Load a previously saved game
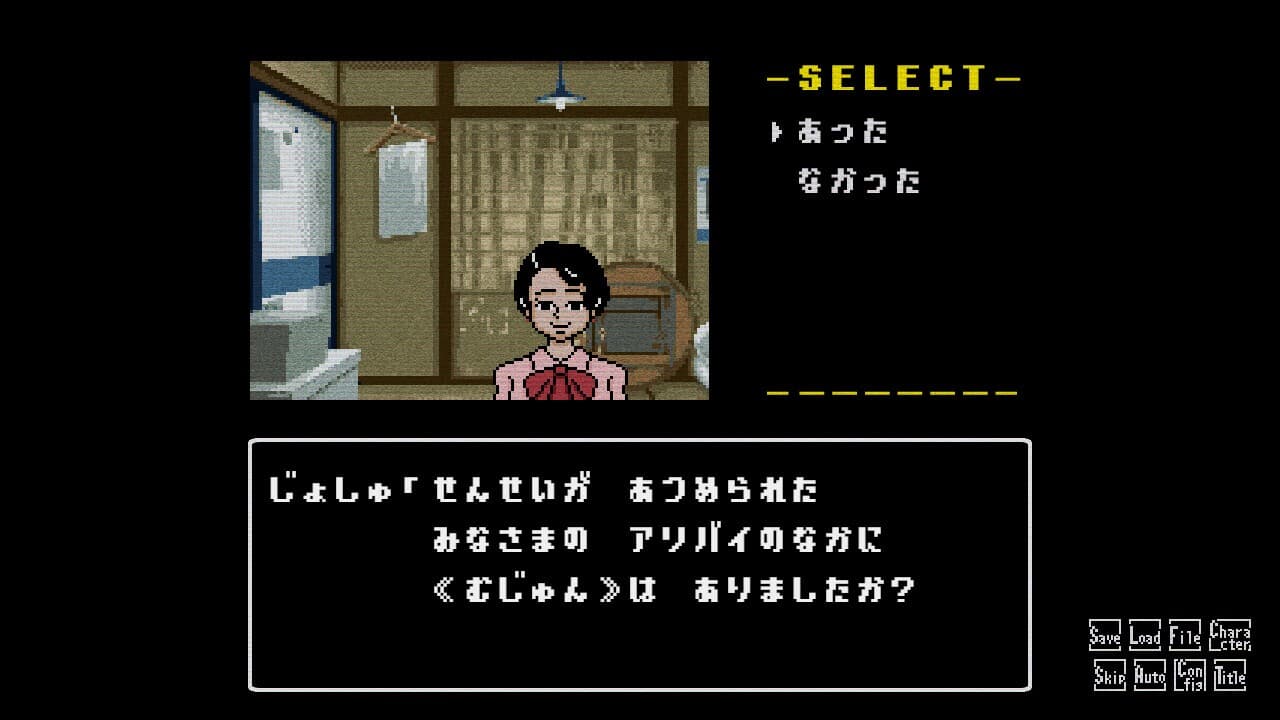The image size is (1280, 720). point(1145,634)
